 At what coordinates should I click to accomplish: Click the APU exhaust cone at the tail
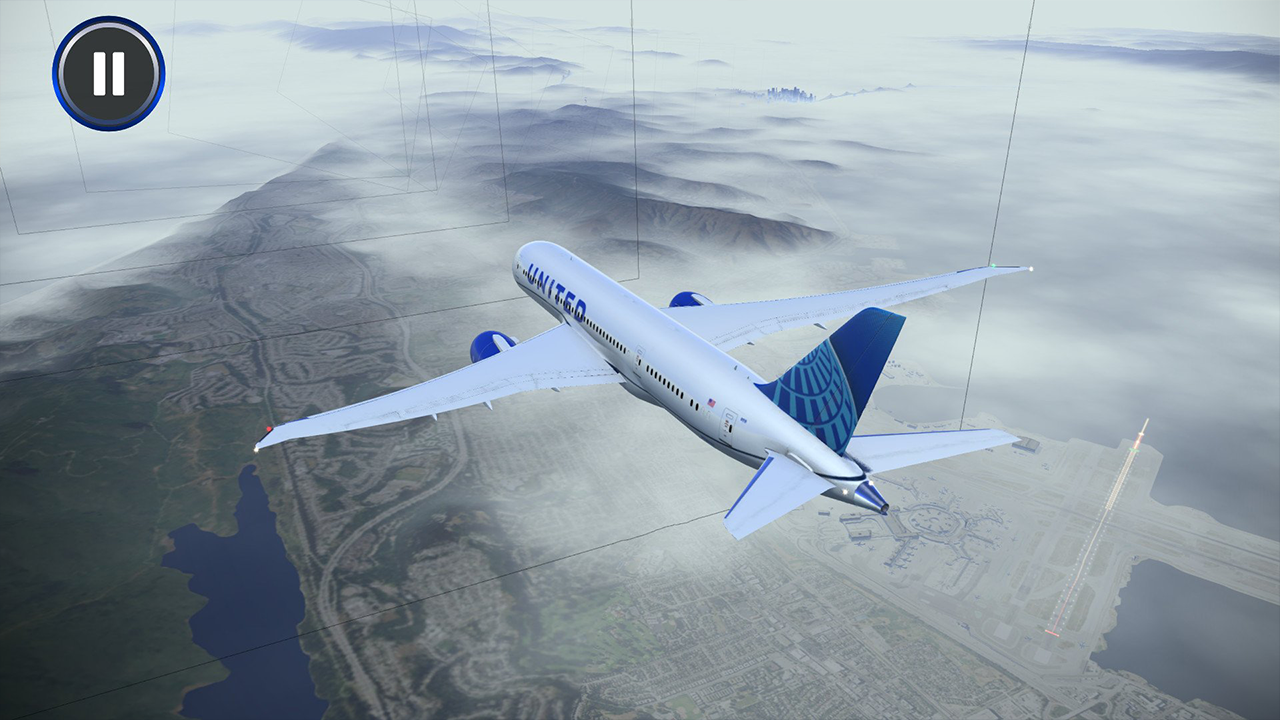click(x=869, y=497)
